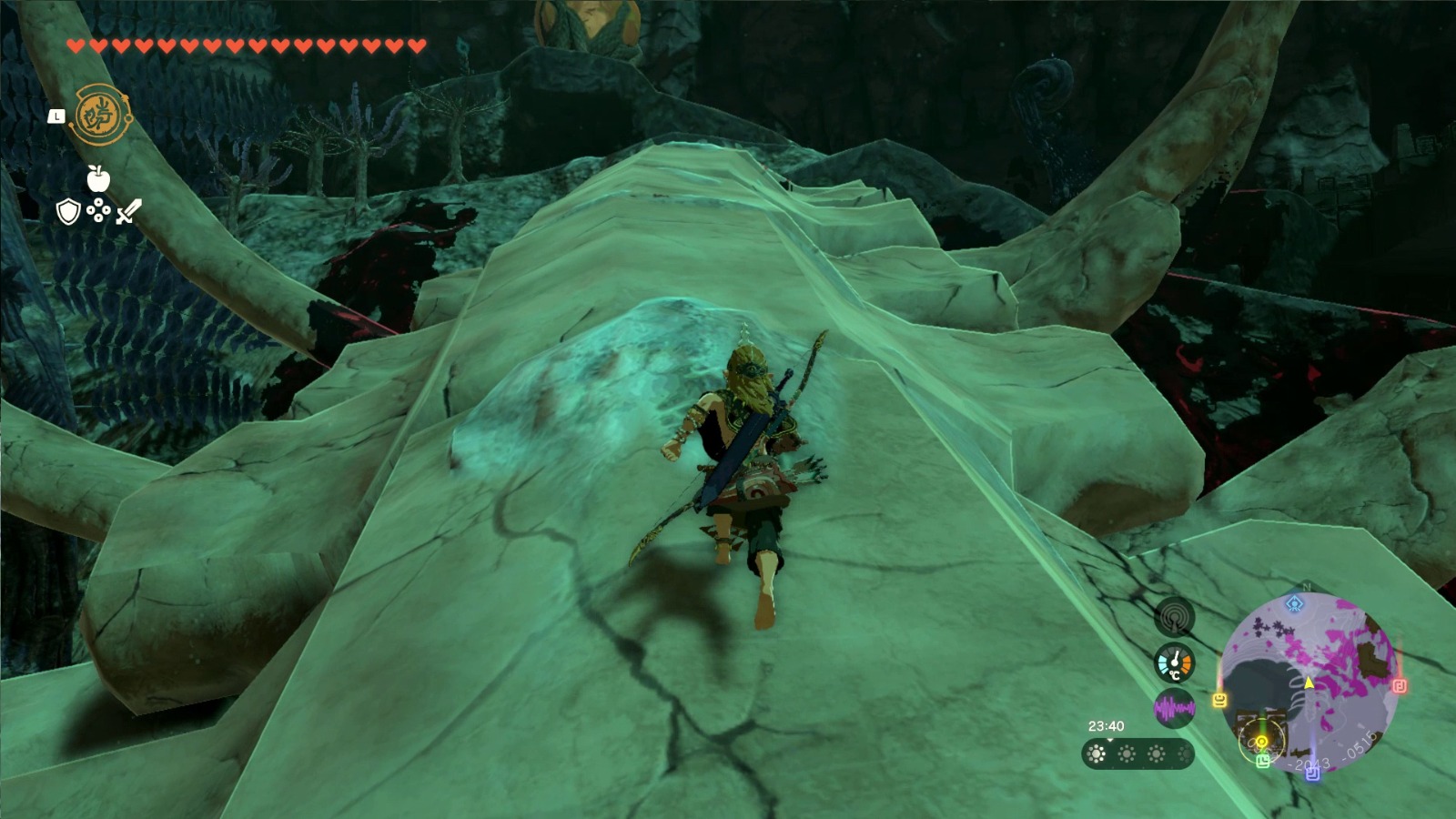The height and width of the screenshot is (819, 1456).
Task: Open the noise level meter icon
Action: pos(1175,707)
